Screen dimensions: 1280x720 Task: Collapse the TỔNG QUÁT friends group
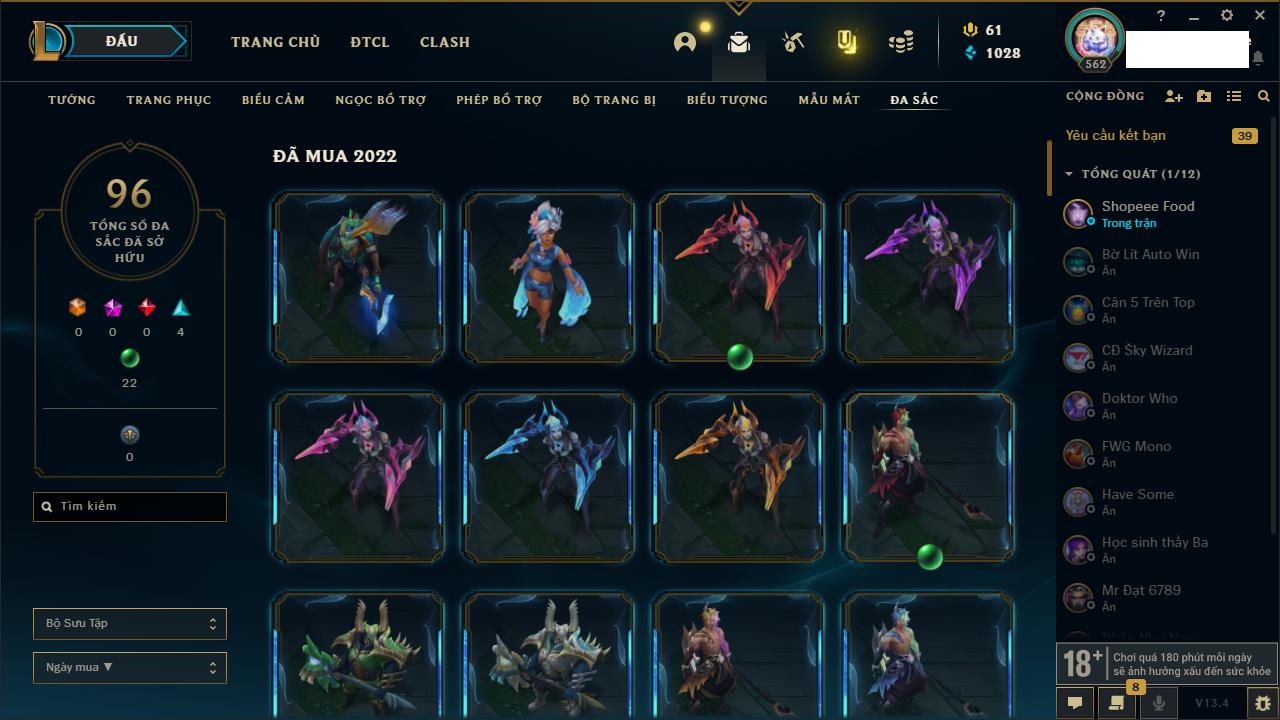[1069, 174]
